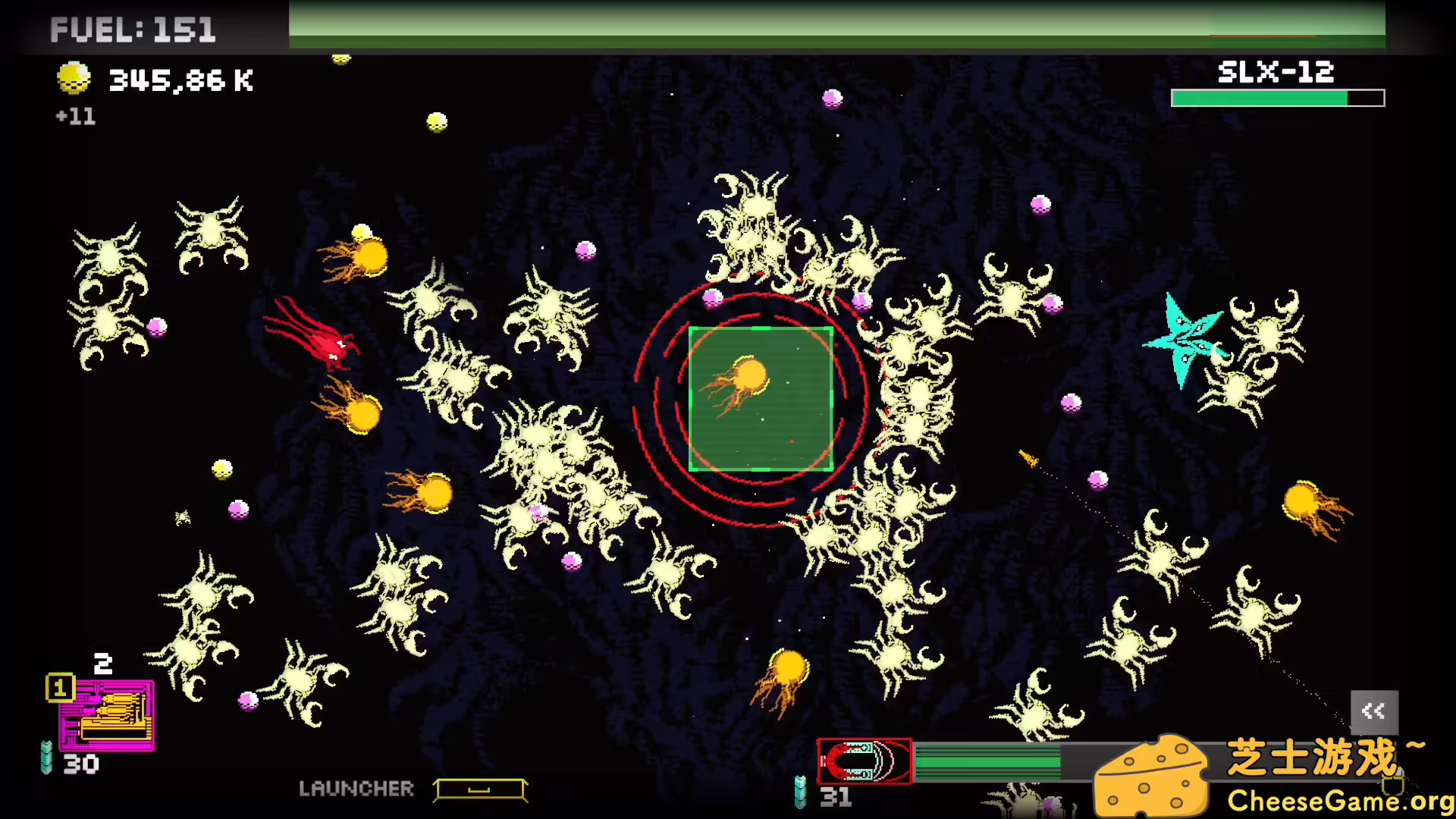Toggle the yellow slot number 1 badge
The height and width of the screenshot is (819, 1456).
(59, 689)
